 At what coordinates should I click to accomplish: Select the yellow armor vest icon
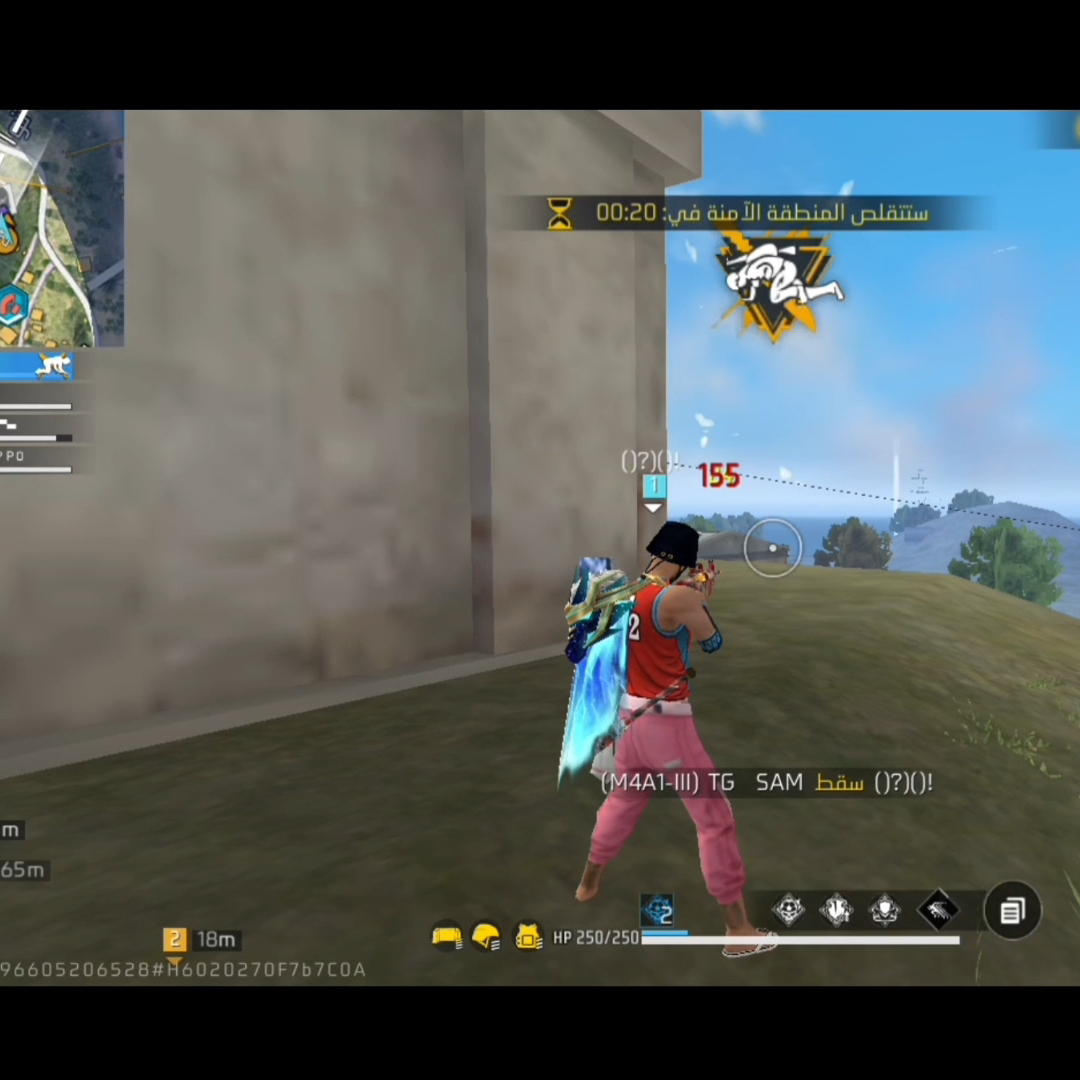coord(446,937)
